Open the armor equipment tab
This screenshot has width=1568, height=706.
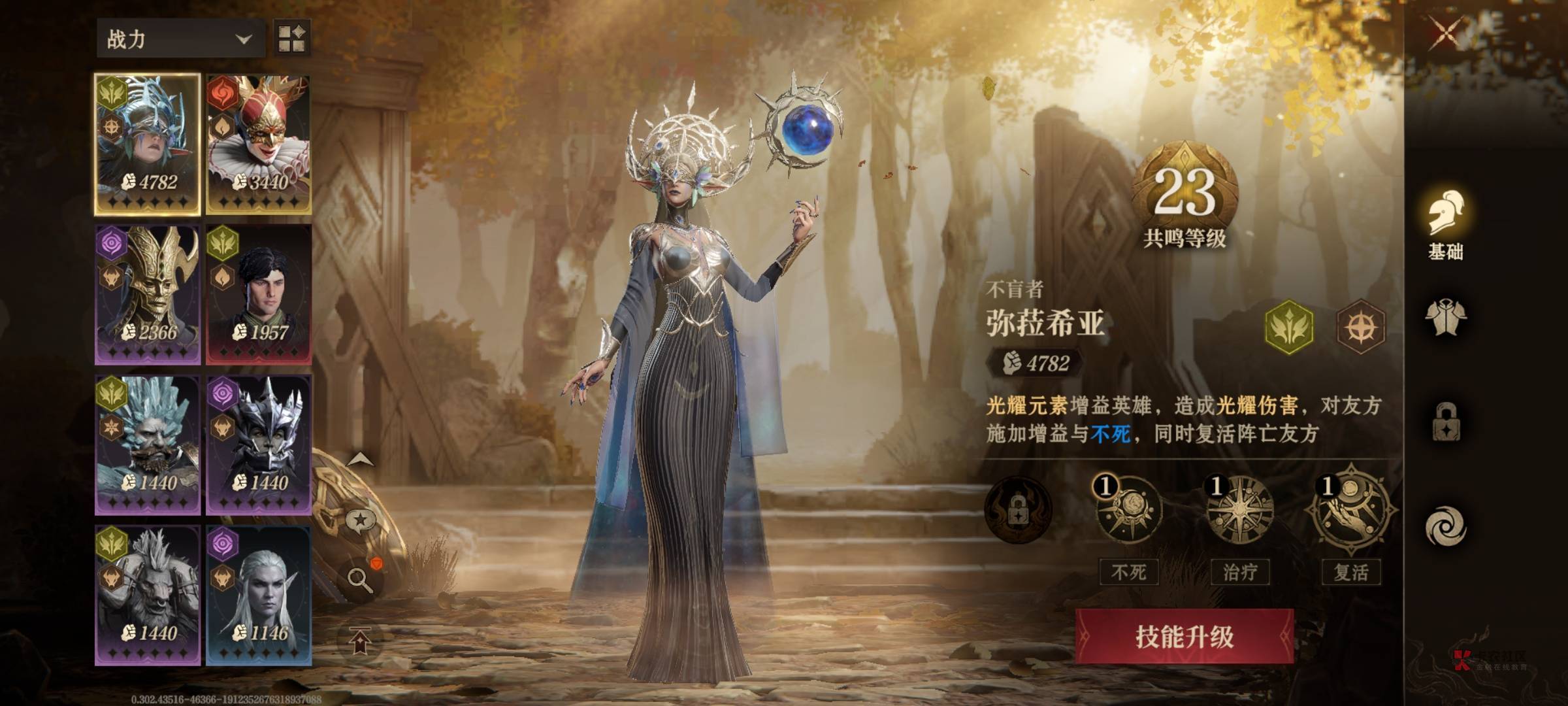1445,318
